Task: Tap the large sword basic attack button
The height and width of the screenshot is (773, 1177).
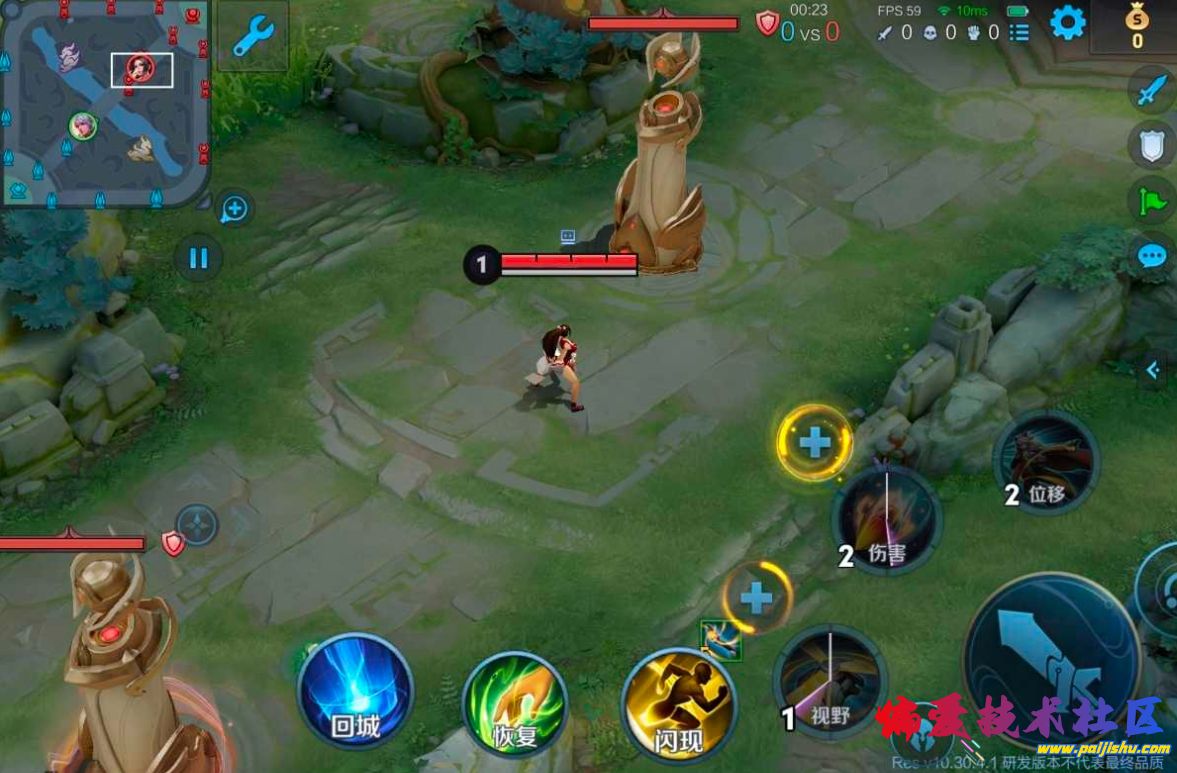Action: (1052, 658)
